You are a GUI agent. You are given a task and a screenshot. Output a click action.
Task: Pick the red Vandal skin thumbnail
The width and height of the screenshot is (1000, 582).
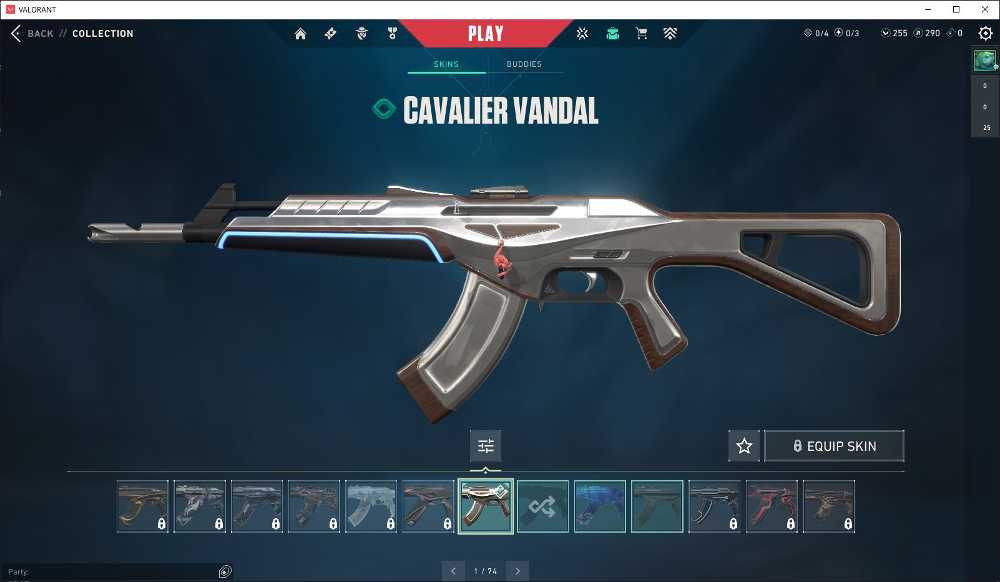pos(772,506)
